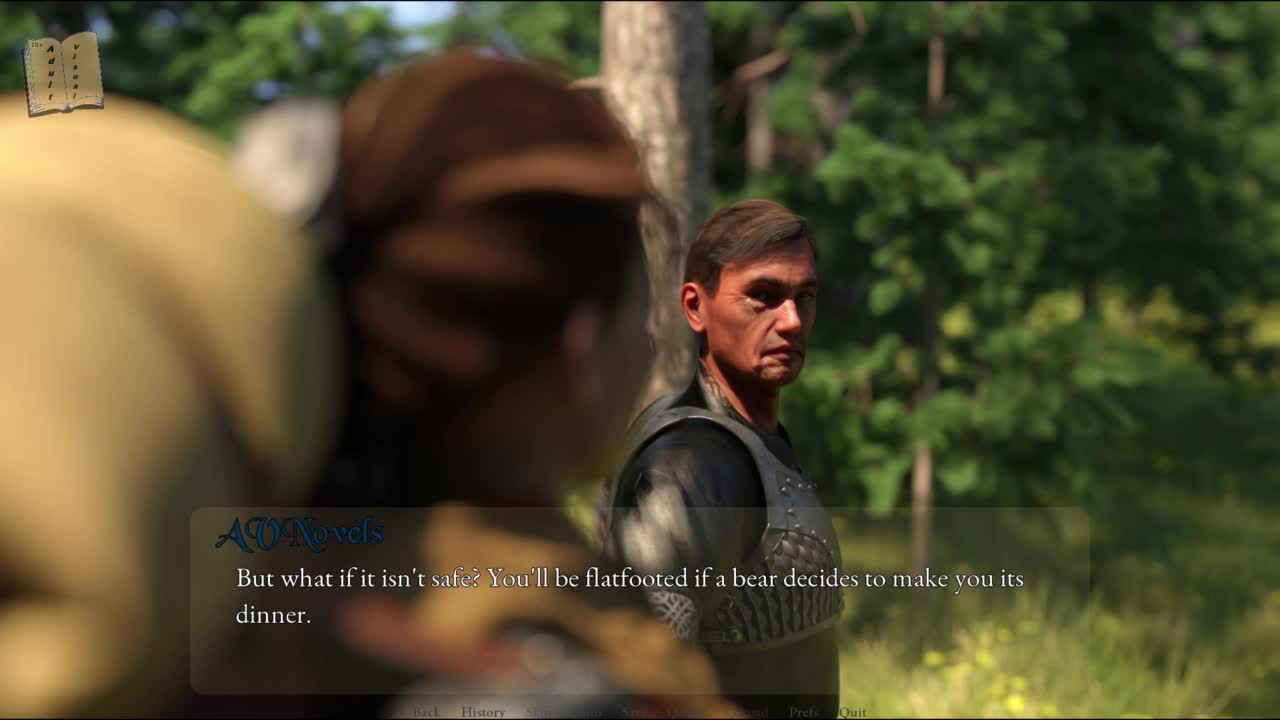
Task: Quit the game from the quick menu
Action: pyautogui.click(x=853, y=712)
